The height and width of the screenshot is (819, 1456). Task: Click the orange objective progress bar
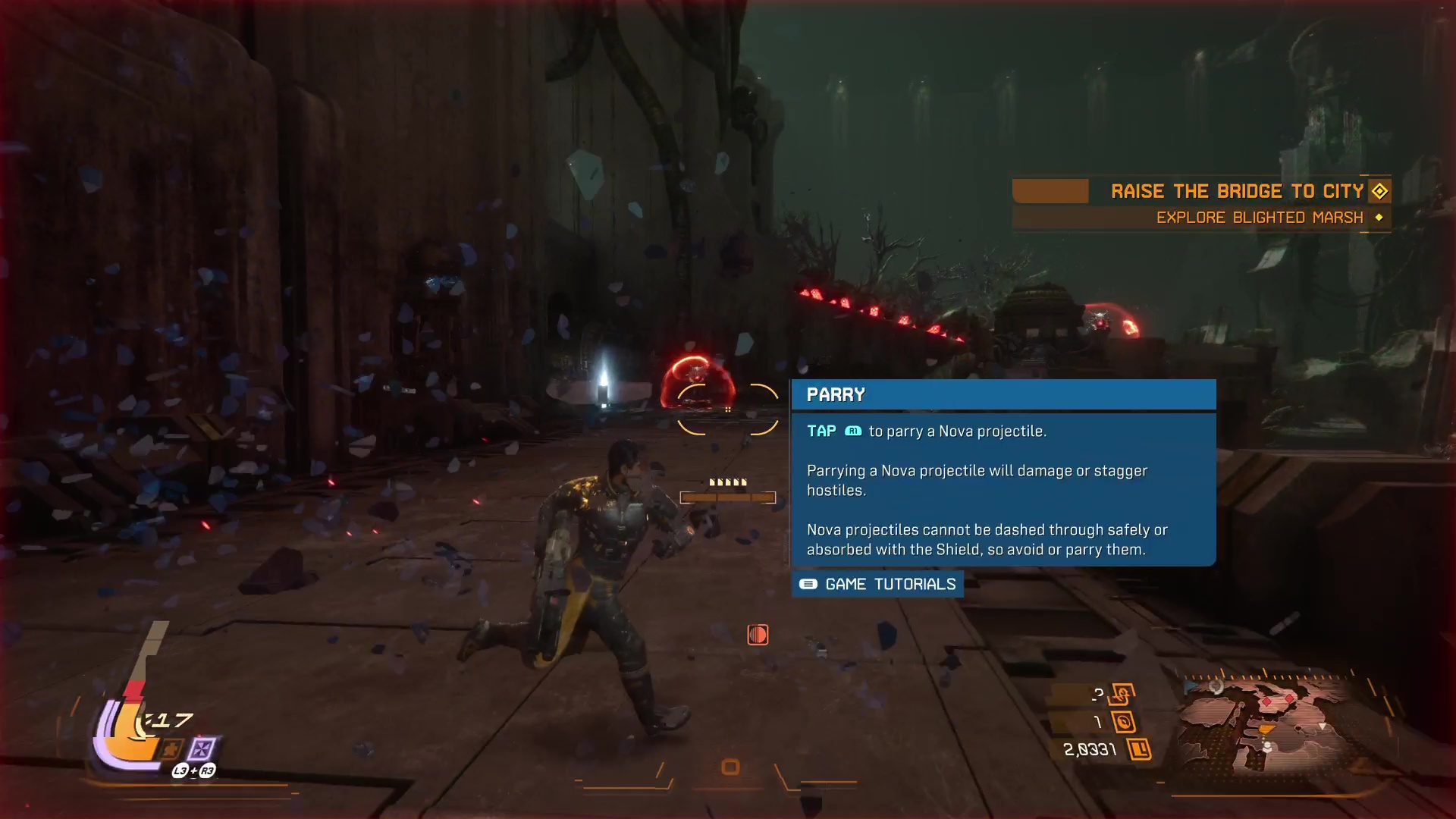coord(1051,191)
